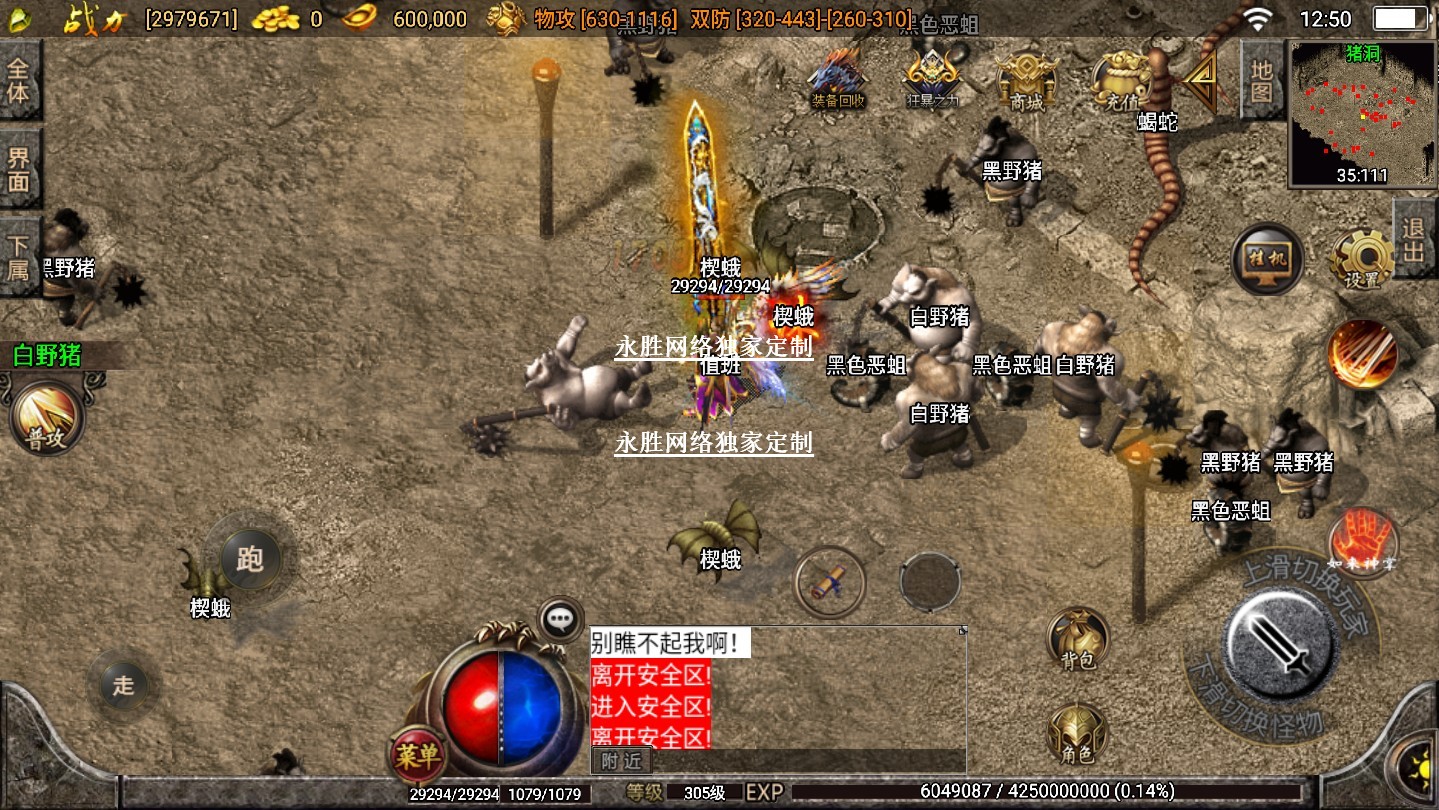Tap the 退出 exit button
The height and width of the screenshot is (810, 1439).
pyautogui.click(x=1413, y=241)
